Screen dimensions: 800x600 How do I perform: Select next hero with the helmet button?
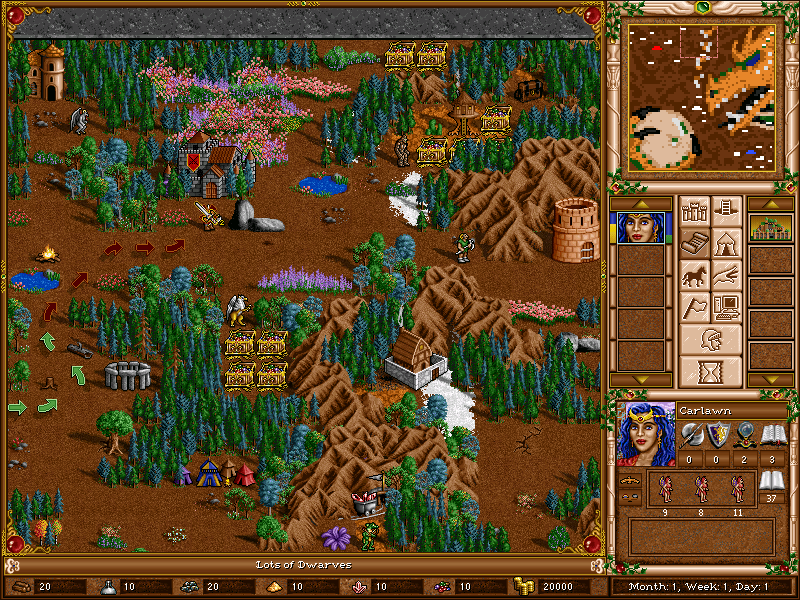pyautogui.click(x=711, y=339)
